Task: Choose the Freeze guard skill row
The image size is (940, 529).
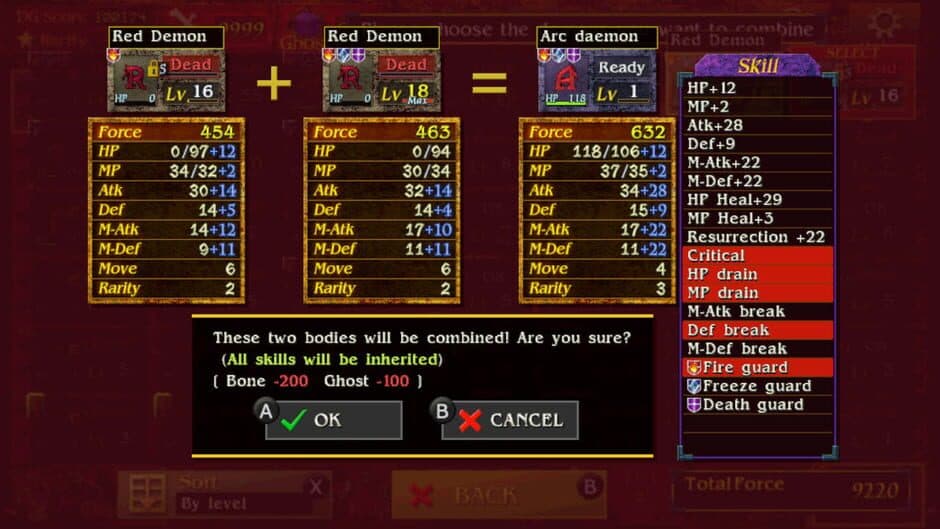Action: [757, 386]
